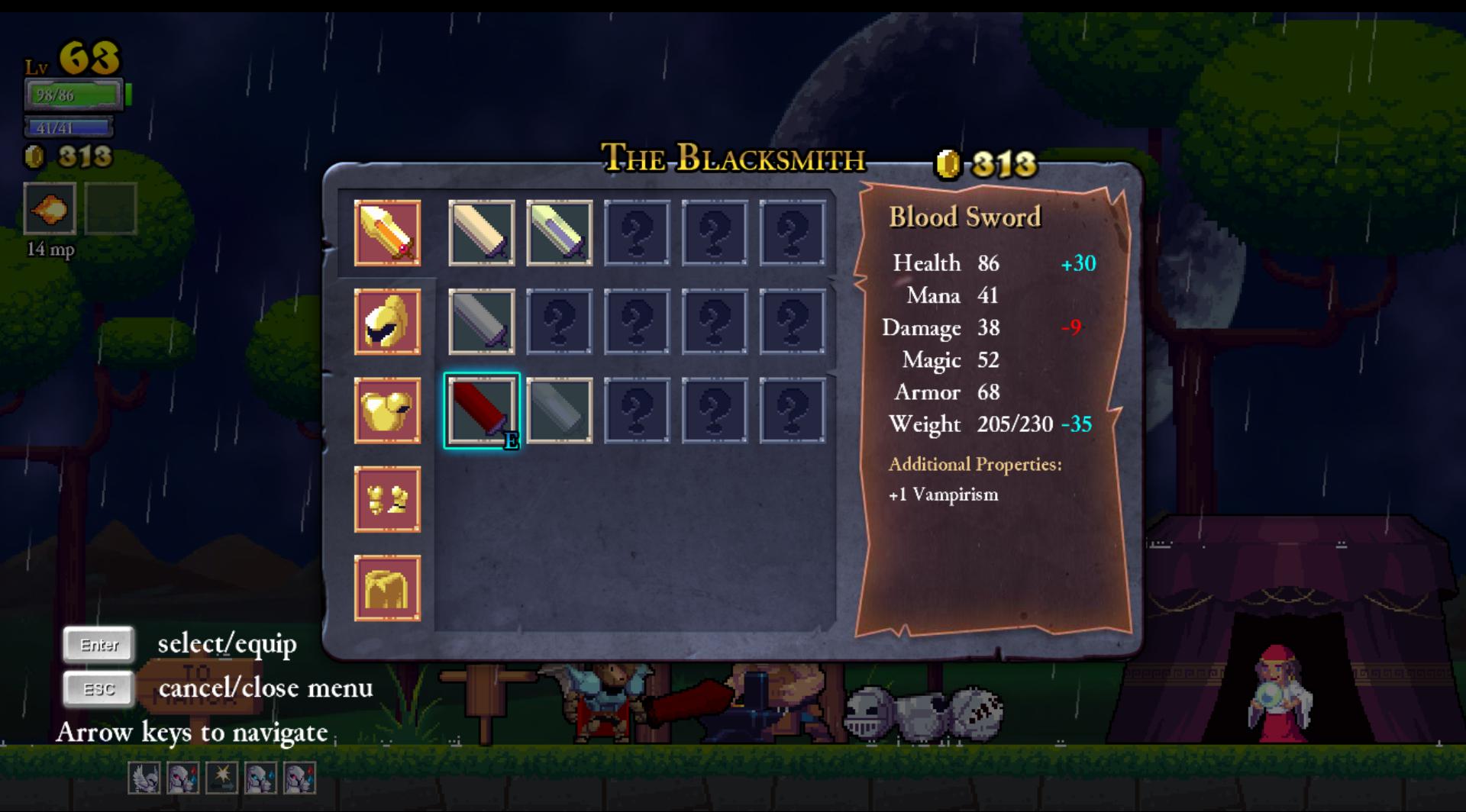Open the helmet equipment category
Viewport: 1466px width, 812px height.
(x=387, y=321)
